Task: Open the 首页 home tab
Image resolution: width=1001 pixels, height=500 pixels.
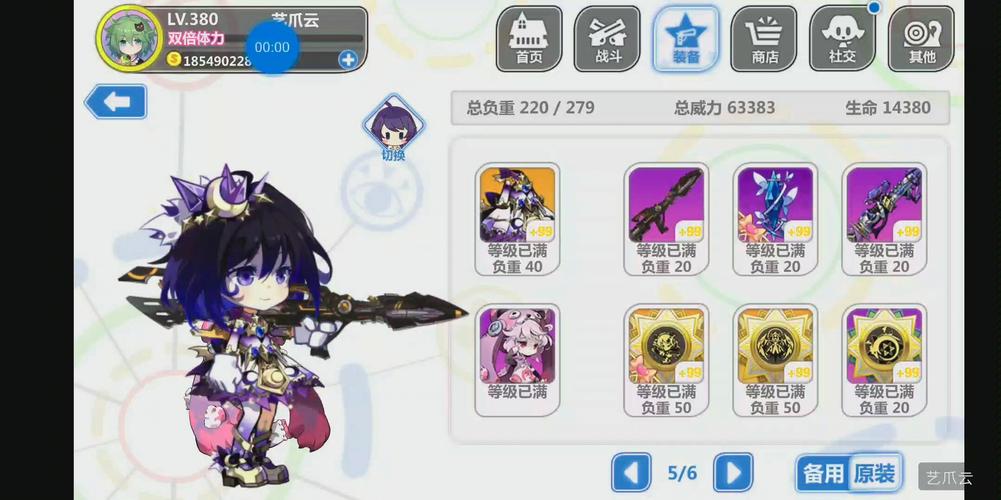Action: point(529,39)
